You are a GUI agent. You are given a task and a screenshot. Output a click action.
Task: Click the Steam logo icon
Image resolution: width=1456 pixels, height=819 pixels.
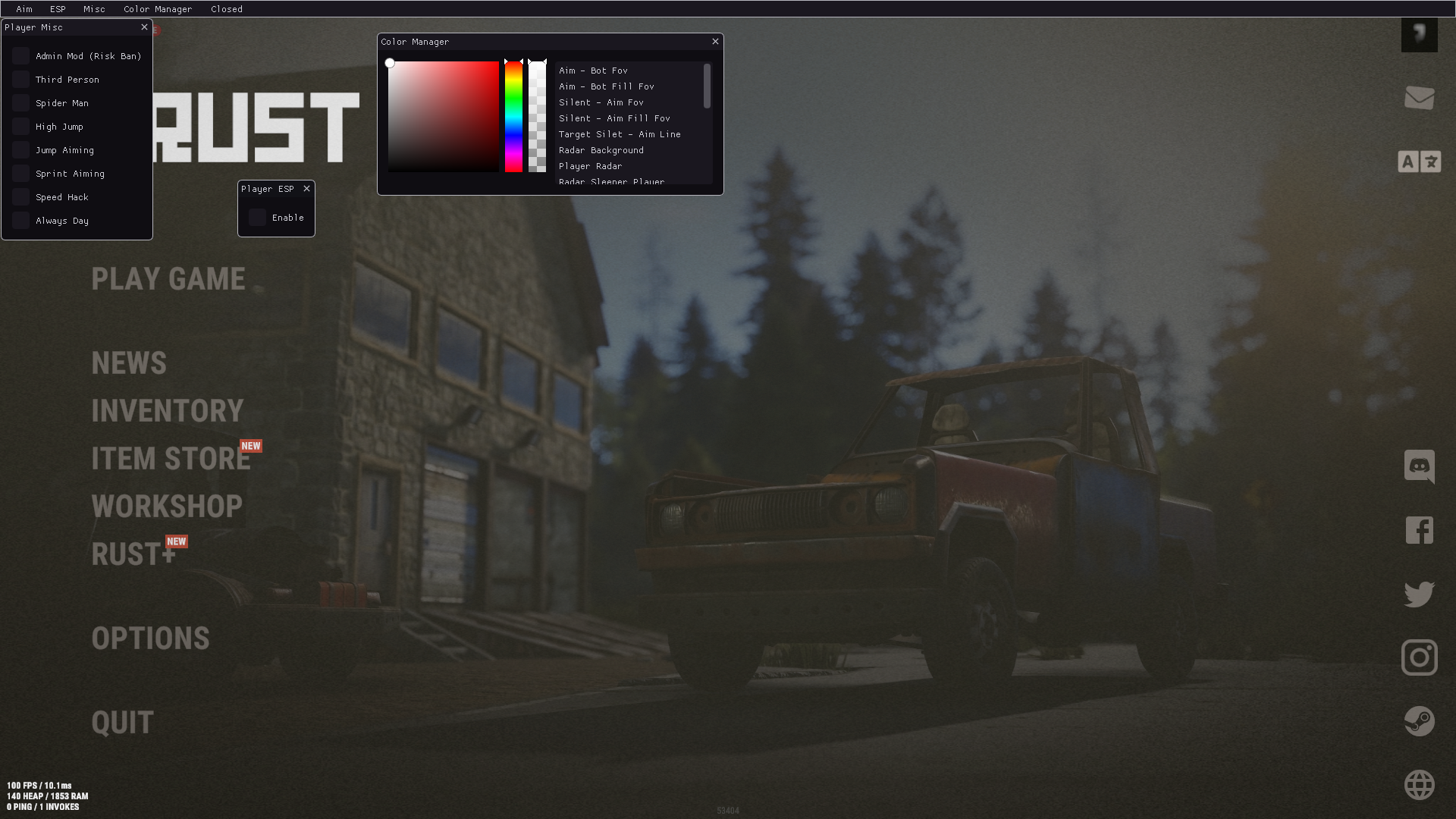pyautogui.click(x=1419, y=721)
